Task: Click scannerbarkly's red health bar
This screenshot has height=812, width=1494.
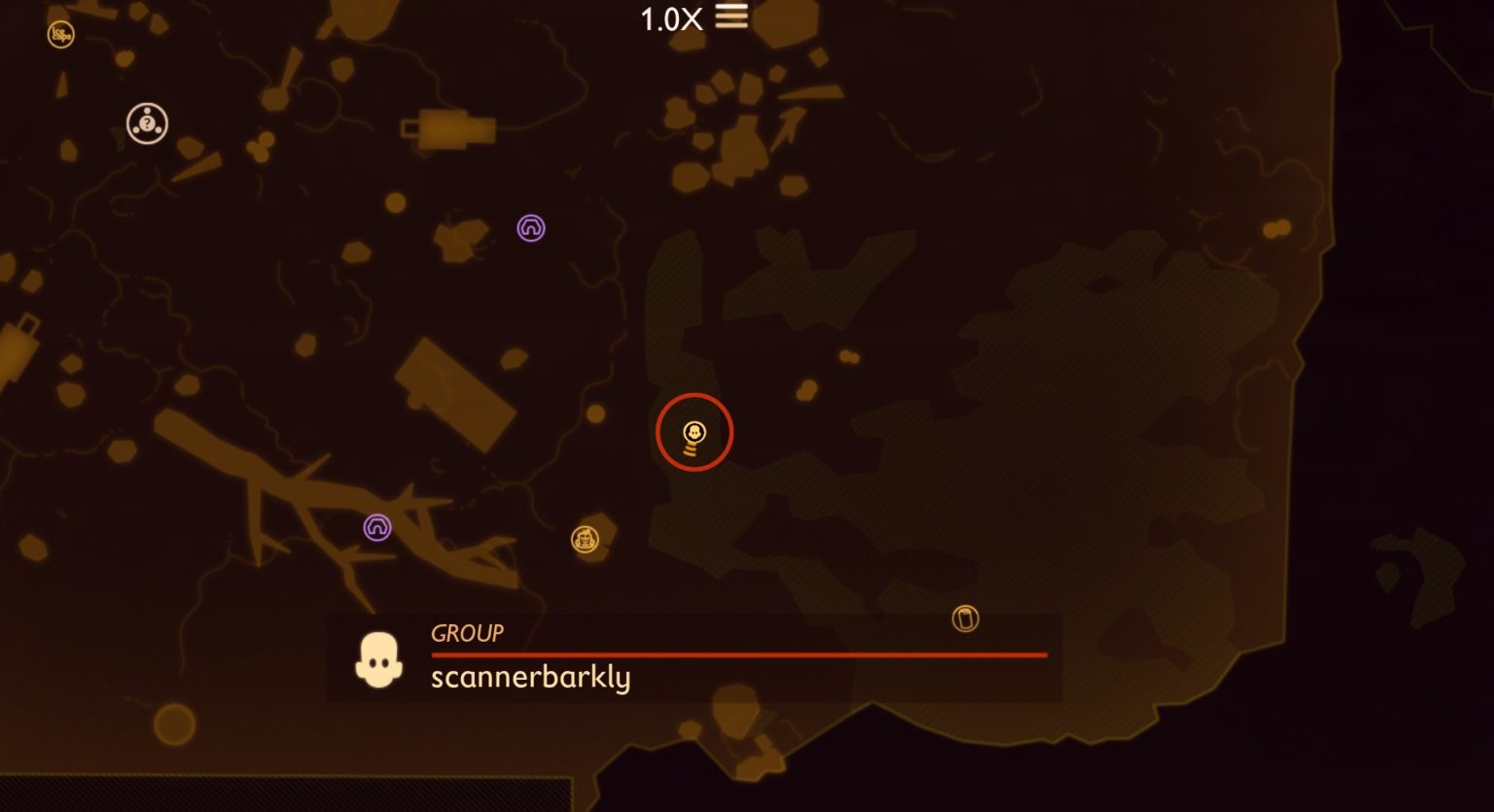Action: [737, 654]
